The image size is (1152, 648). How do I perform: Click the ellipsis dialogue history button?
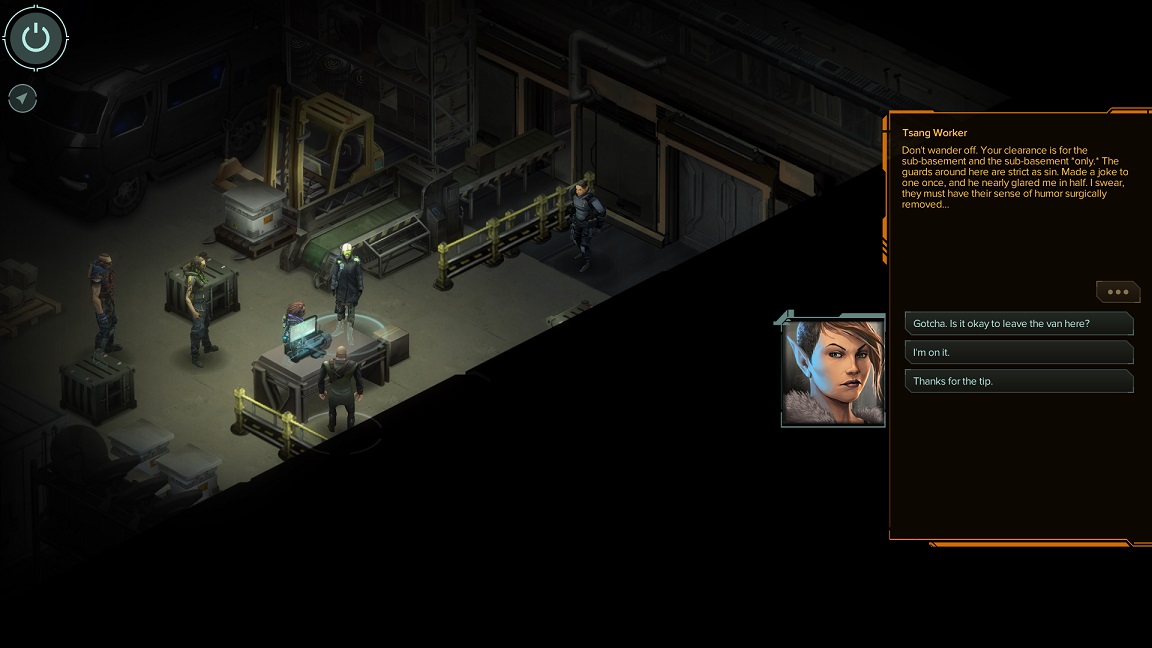[x=1117, y=292]
